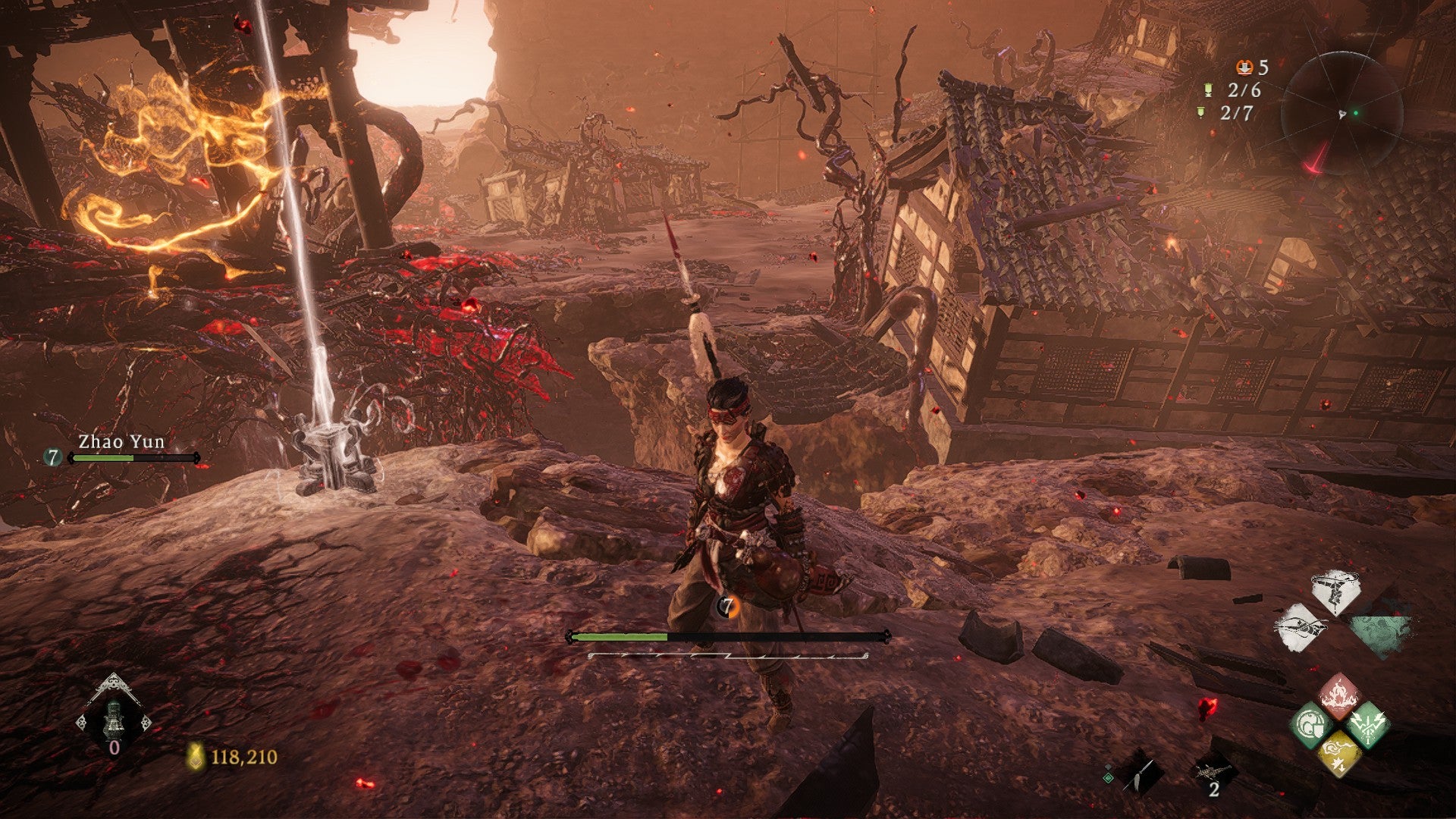This screenshot has width=1456, height=819.
Task: Select ally Zhao Yun's nameplate
Action: coord(121,442)
